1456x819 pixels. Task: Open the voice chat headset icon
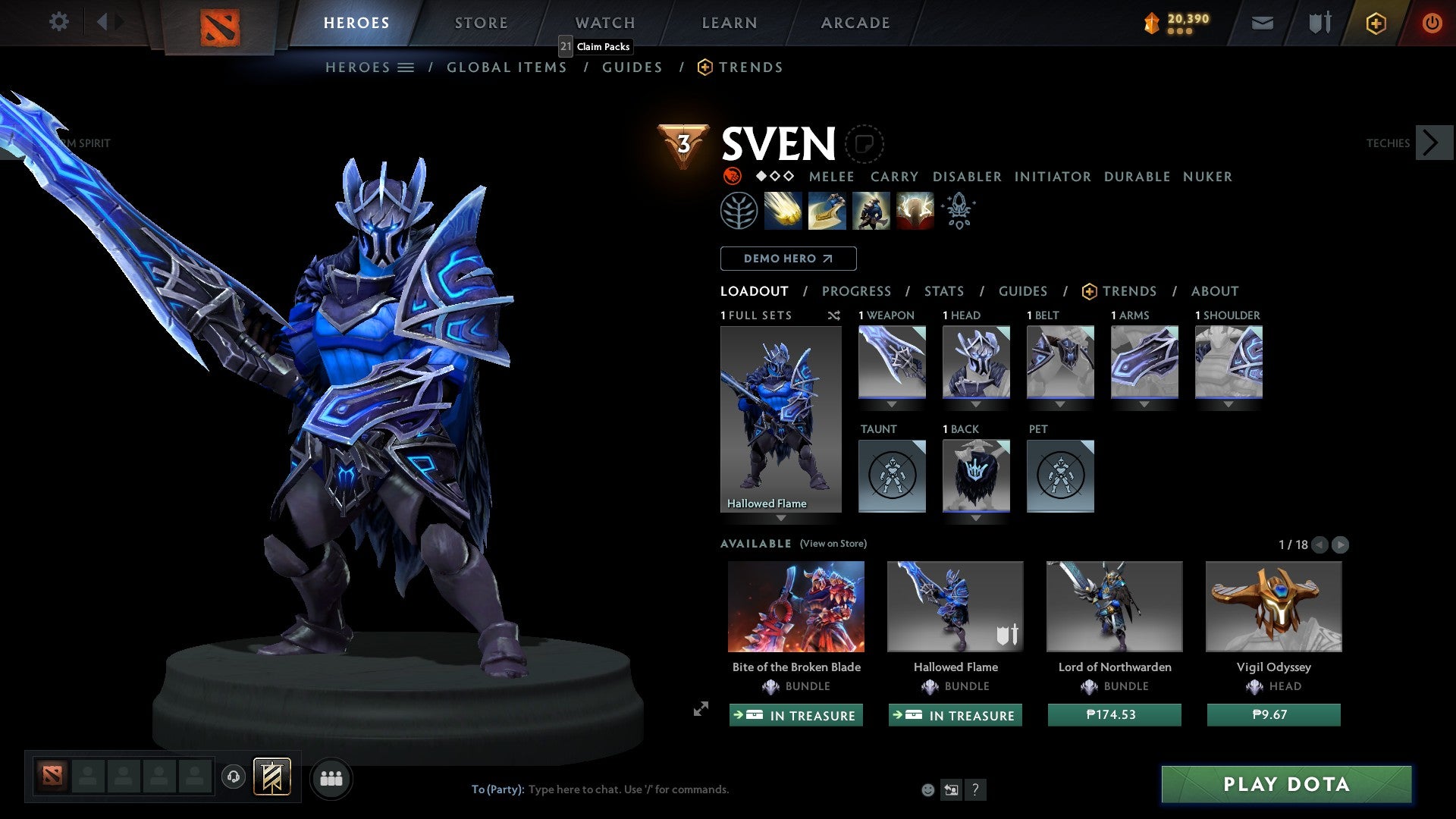pos(233,778)
